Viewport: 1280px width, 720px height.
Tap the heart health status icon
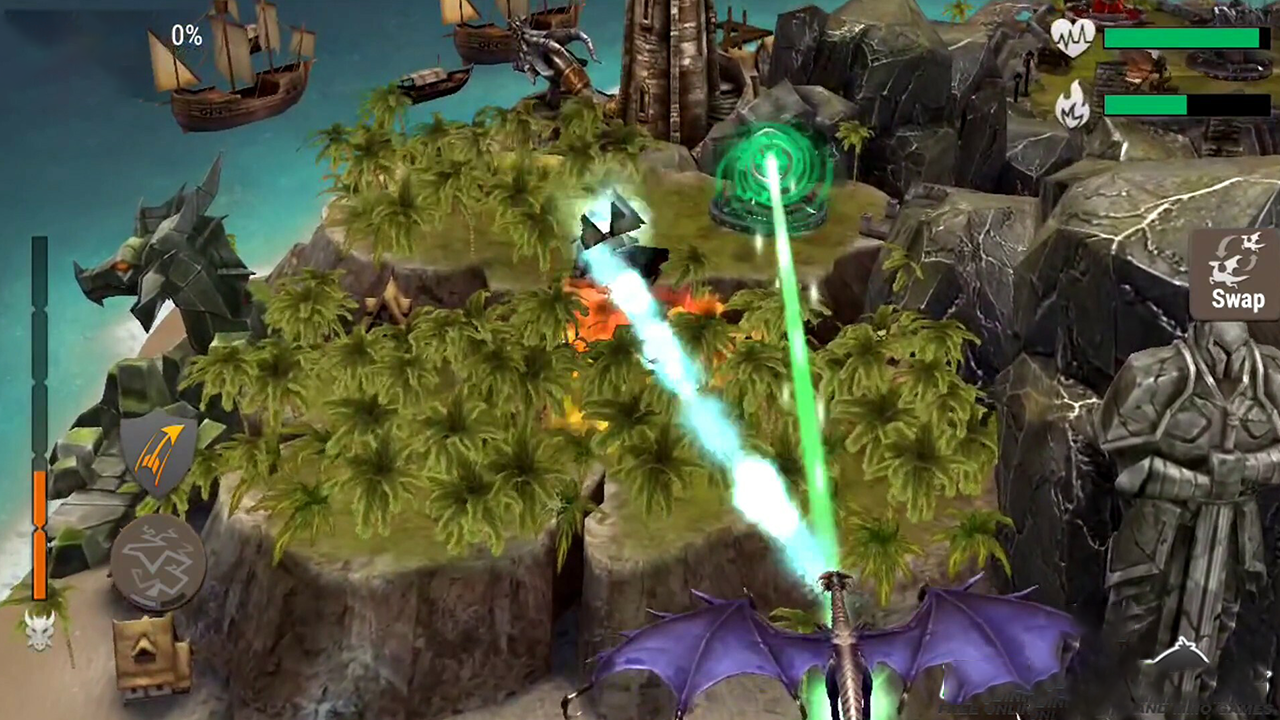[1074, 36]
